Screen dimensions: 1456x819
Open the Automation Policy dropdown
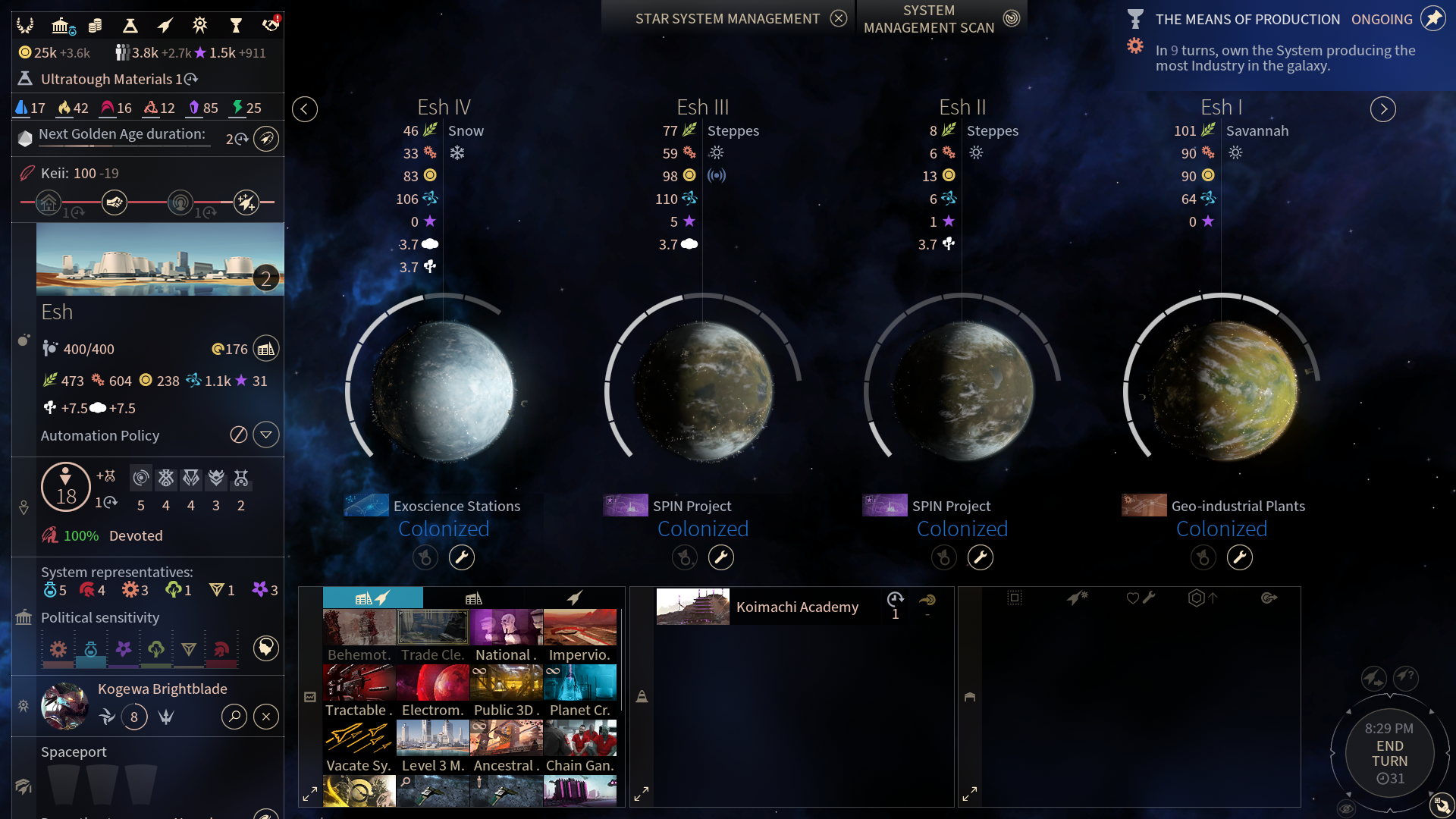266,435
